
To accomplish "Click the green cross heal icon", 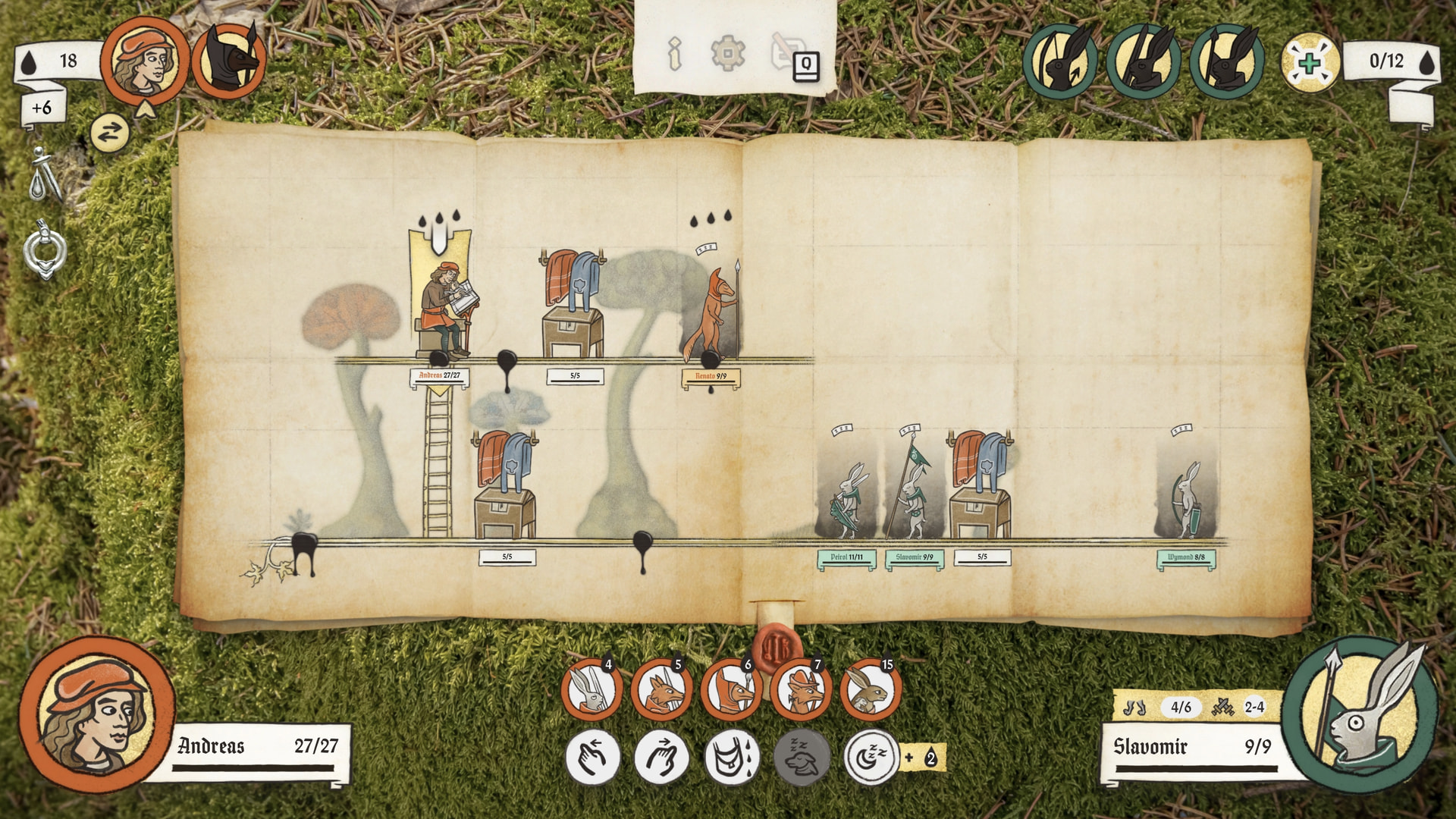I will coord(1310,62).
